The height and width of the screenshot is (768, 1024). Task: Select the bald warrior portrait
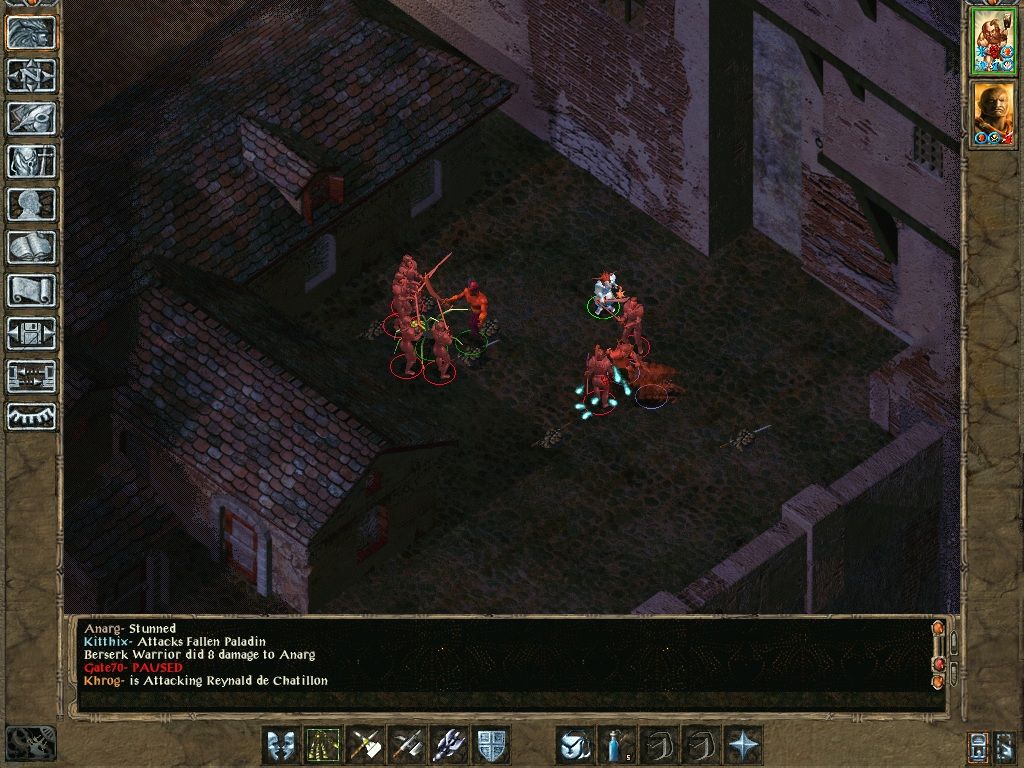point(993,113)
